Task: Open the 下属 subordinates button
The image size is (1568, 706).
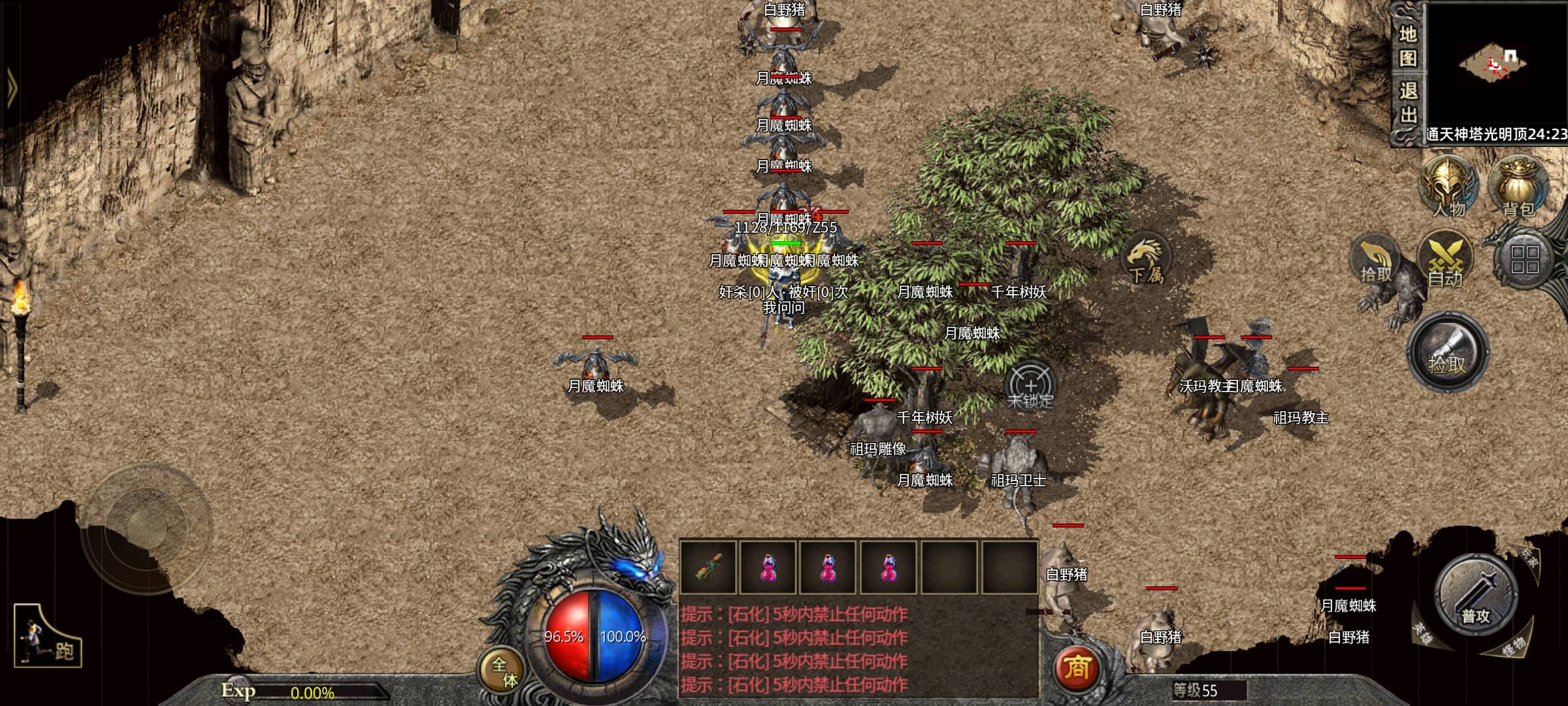Action: pos(1145,260)
